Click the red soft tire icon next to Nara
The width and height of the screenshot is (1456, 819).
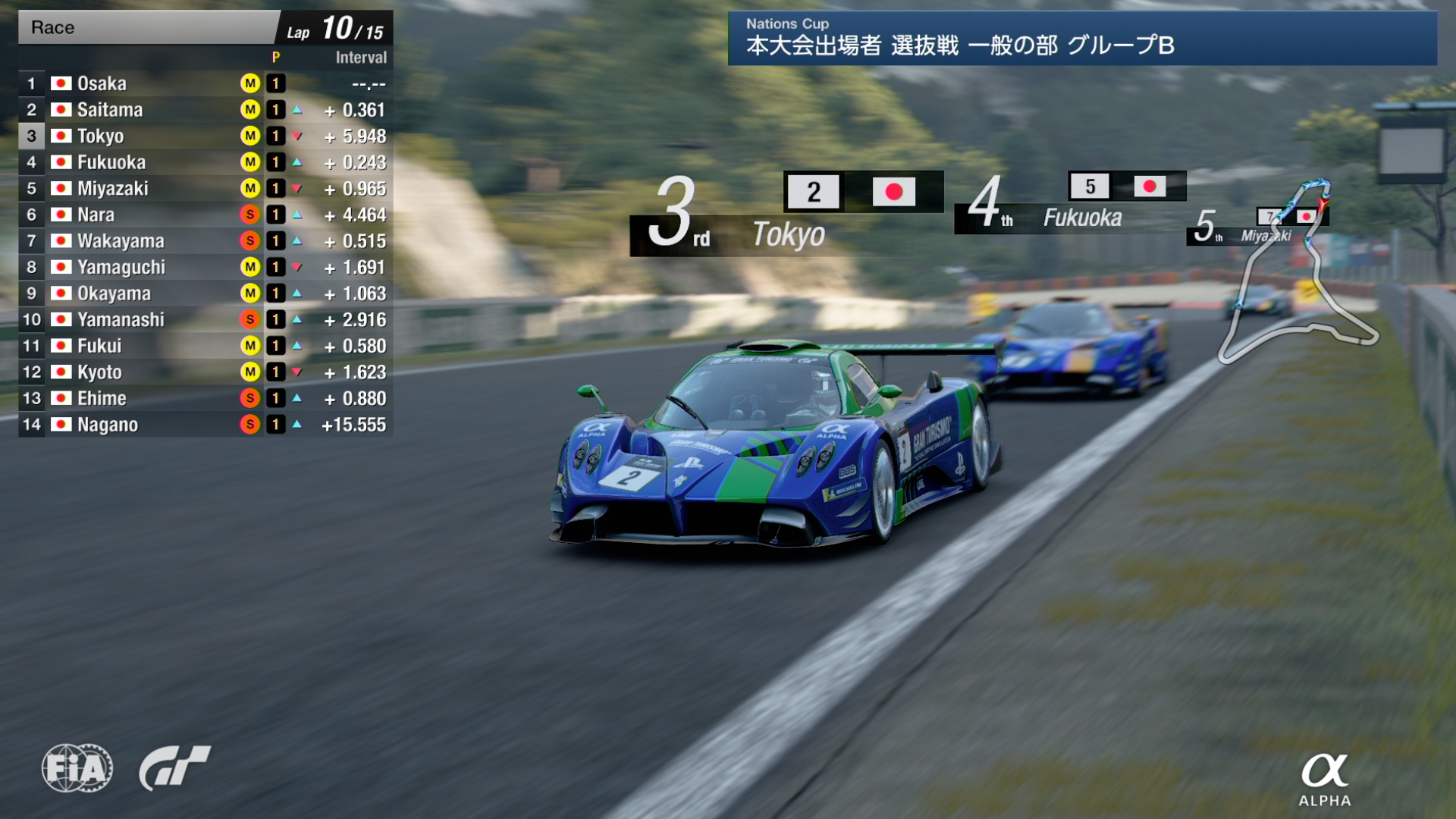[x=249, y=215]
